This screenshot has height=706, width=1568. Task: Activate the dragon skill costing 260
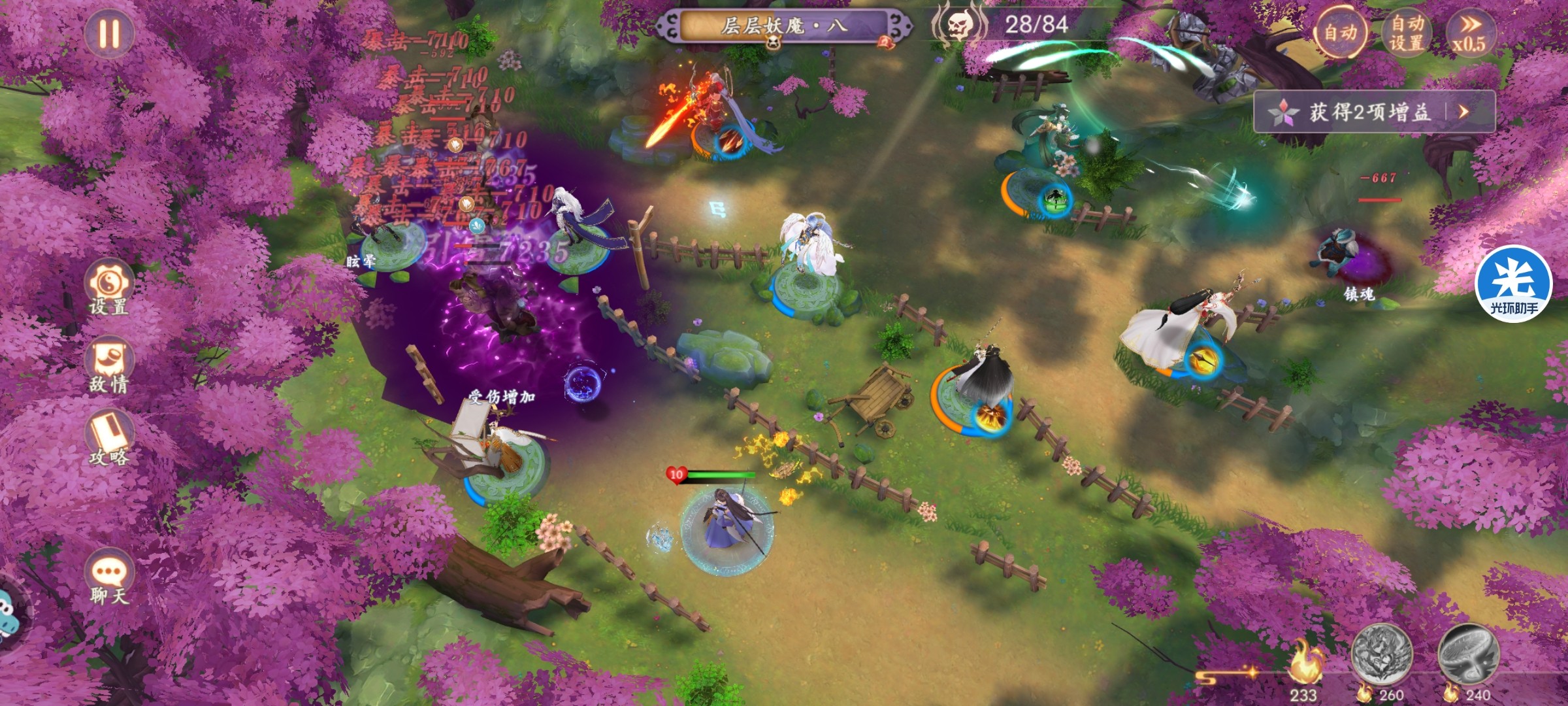point(1381,654)
